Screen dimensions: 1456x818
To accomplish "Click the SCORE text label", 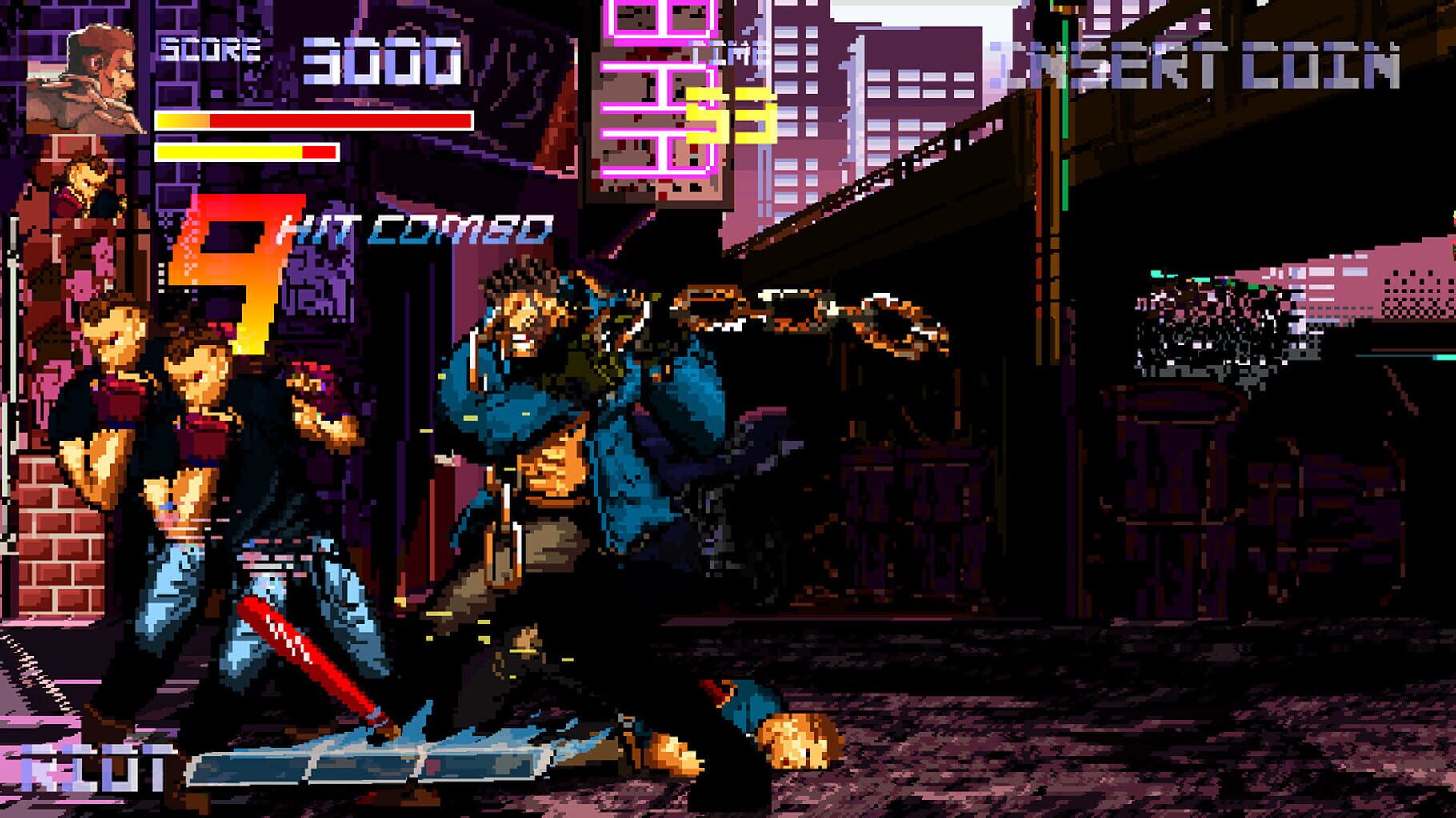I will pyautogui.click(x=208, y=50).
